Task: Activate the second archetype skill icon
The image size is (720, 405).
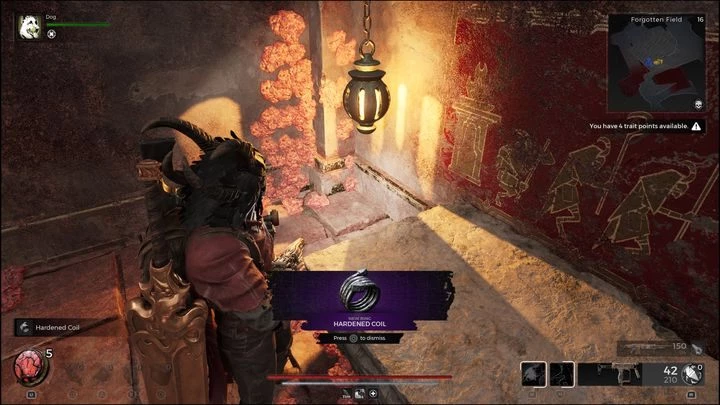Action: (x=562, y=374)
